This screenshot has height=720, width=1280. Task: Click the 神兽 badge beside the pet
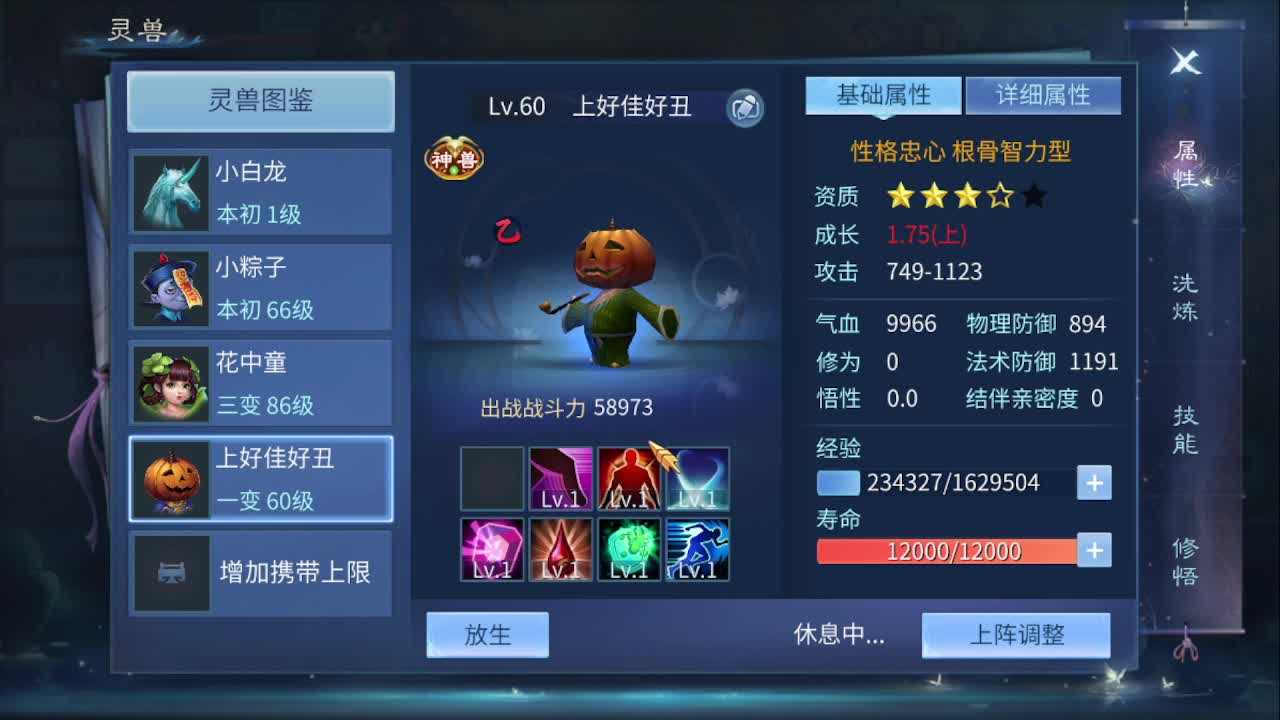tap(455, 157)
